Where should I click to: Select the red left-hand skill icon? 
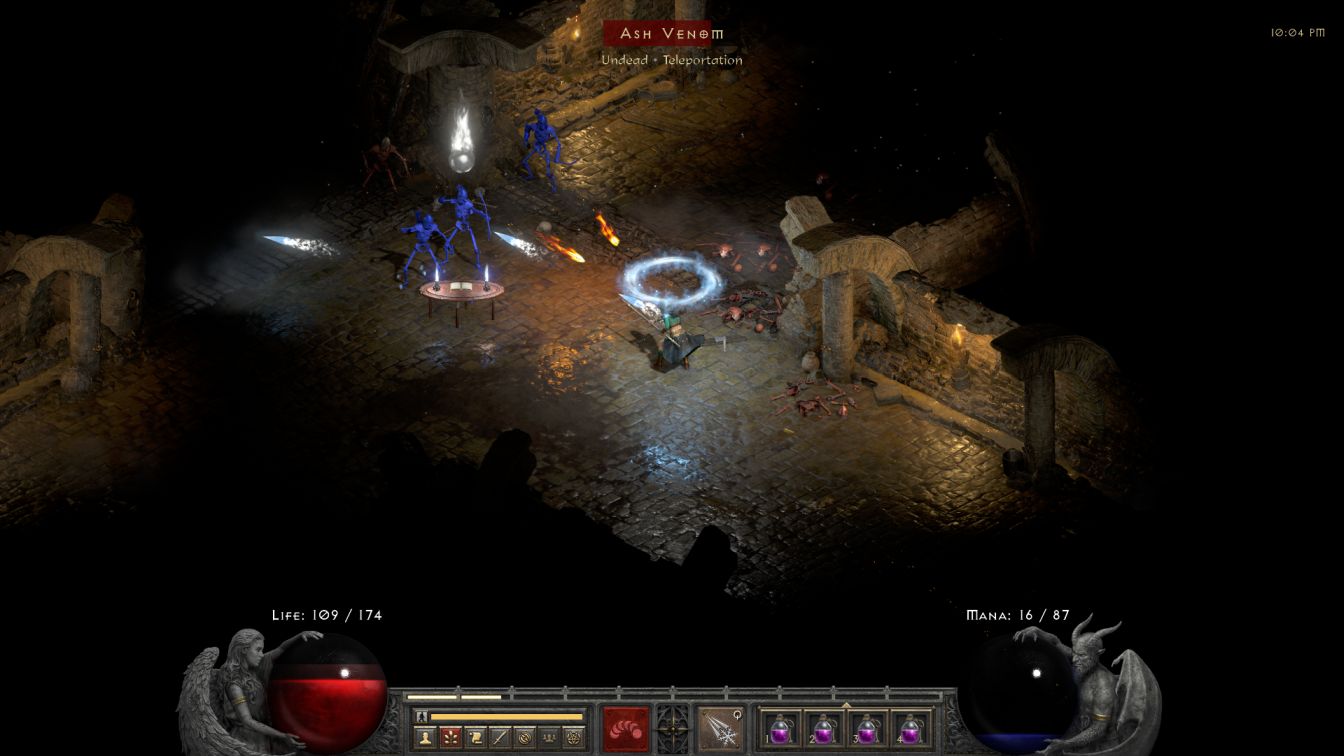(625, 728)
